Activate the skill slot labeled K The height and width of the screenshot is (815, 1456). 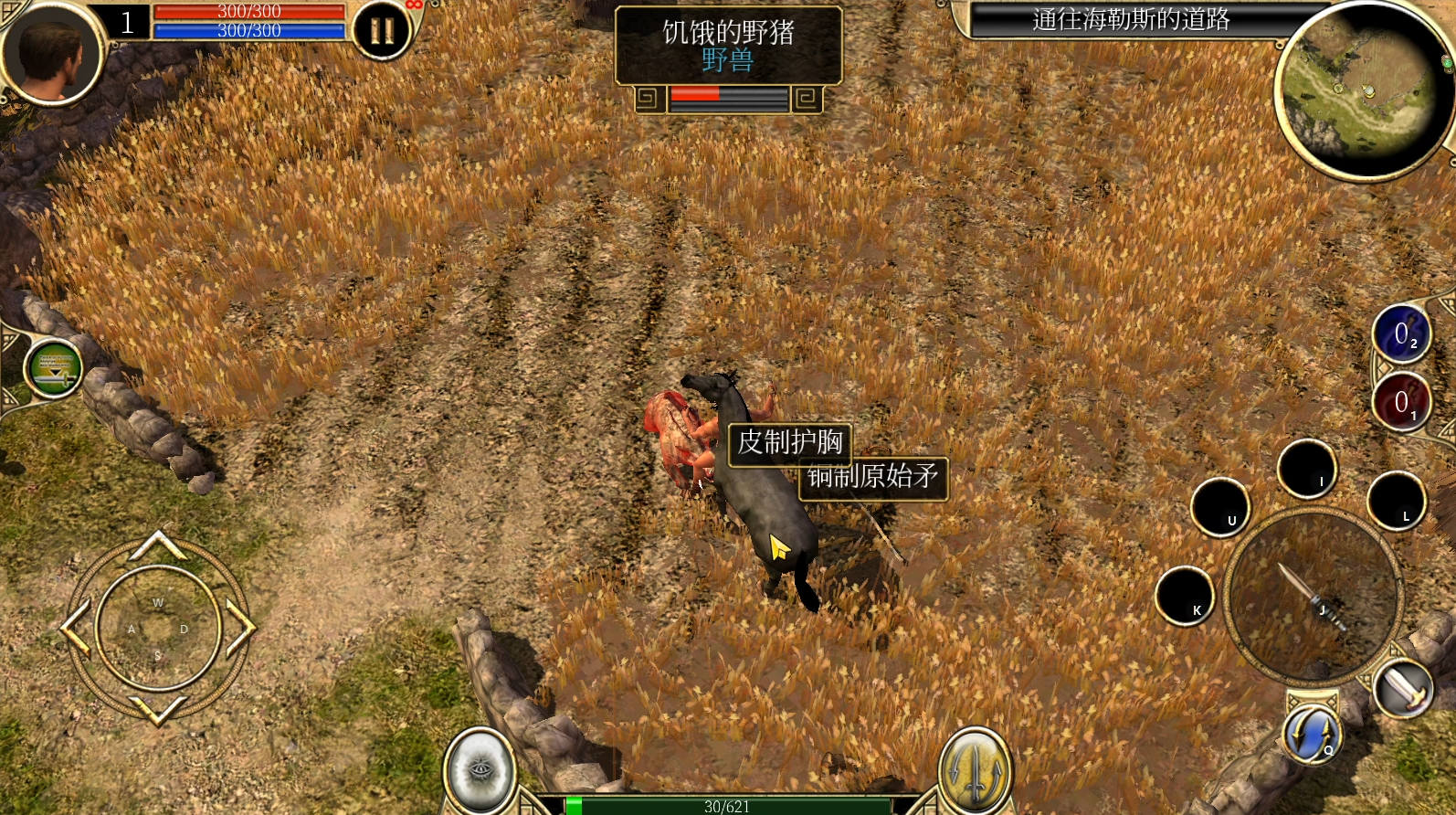1185,596
